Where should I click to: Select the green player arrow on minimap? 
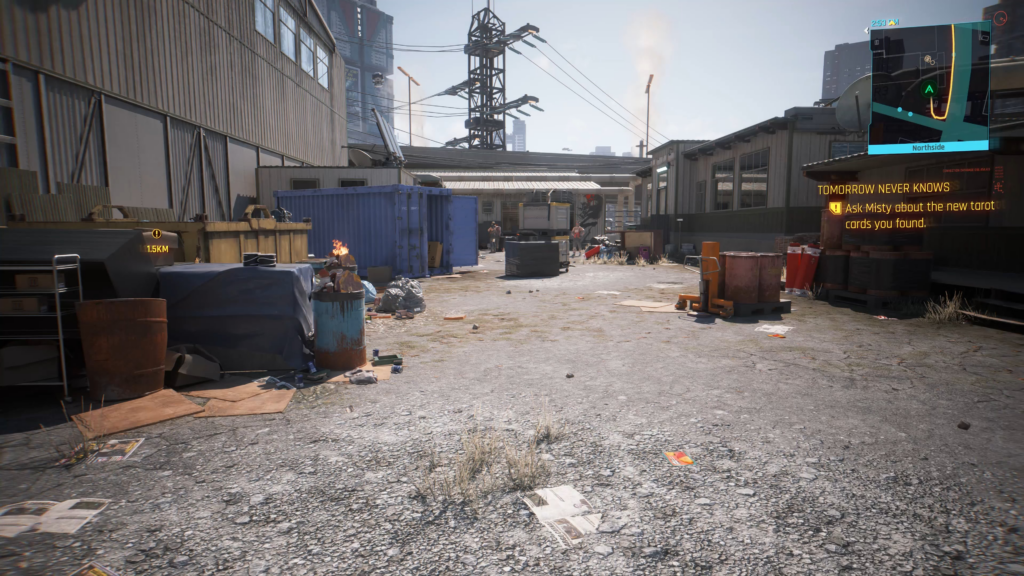tap(929, 89)
